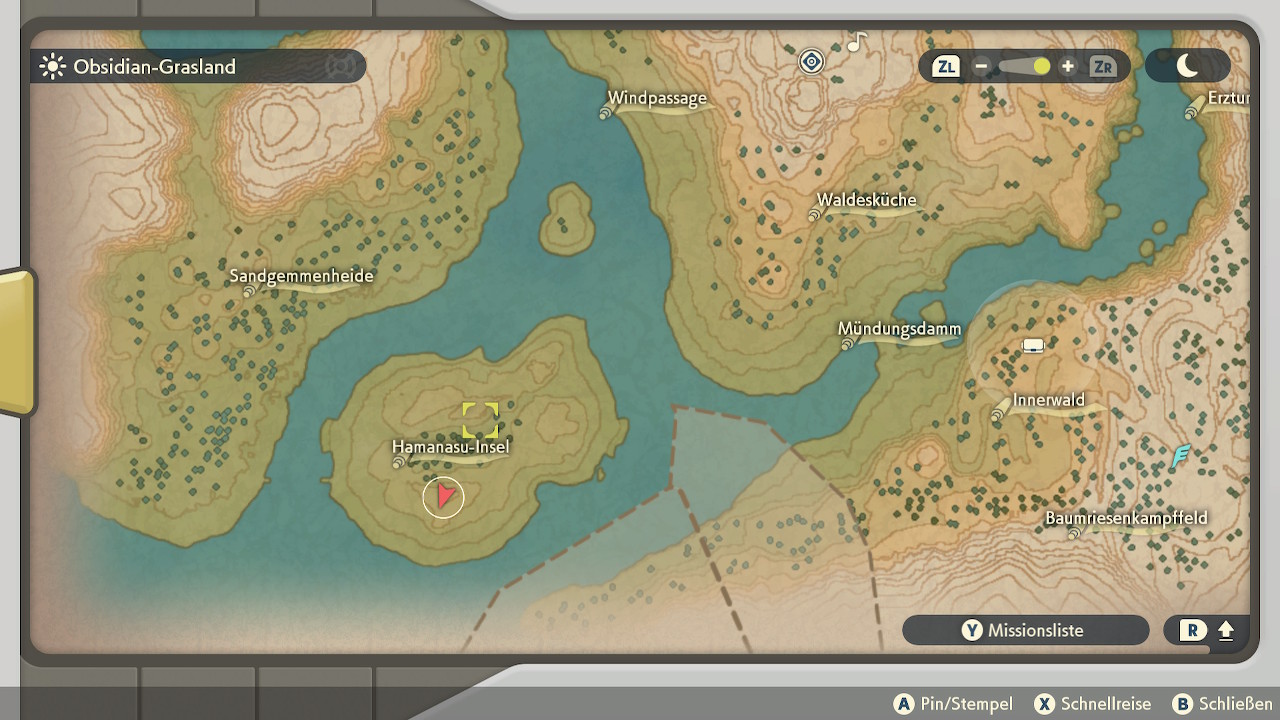Select the red player position arrow
This screenshot has height=720, width=1280.
tap(444, 496)
